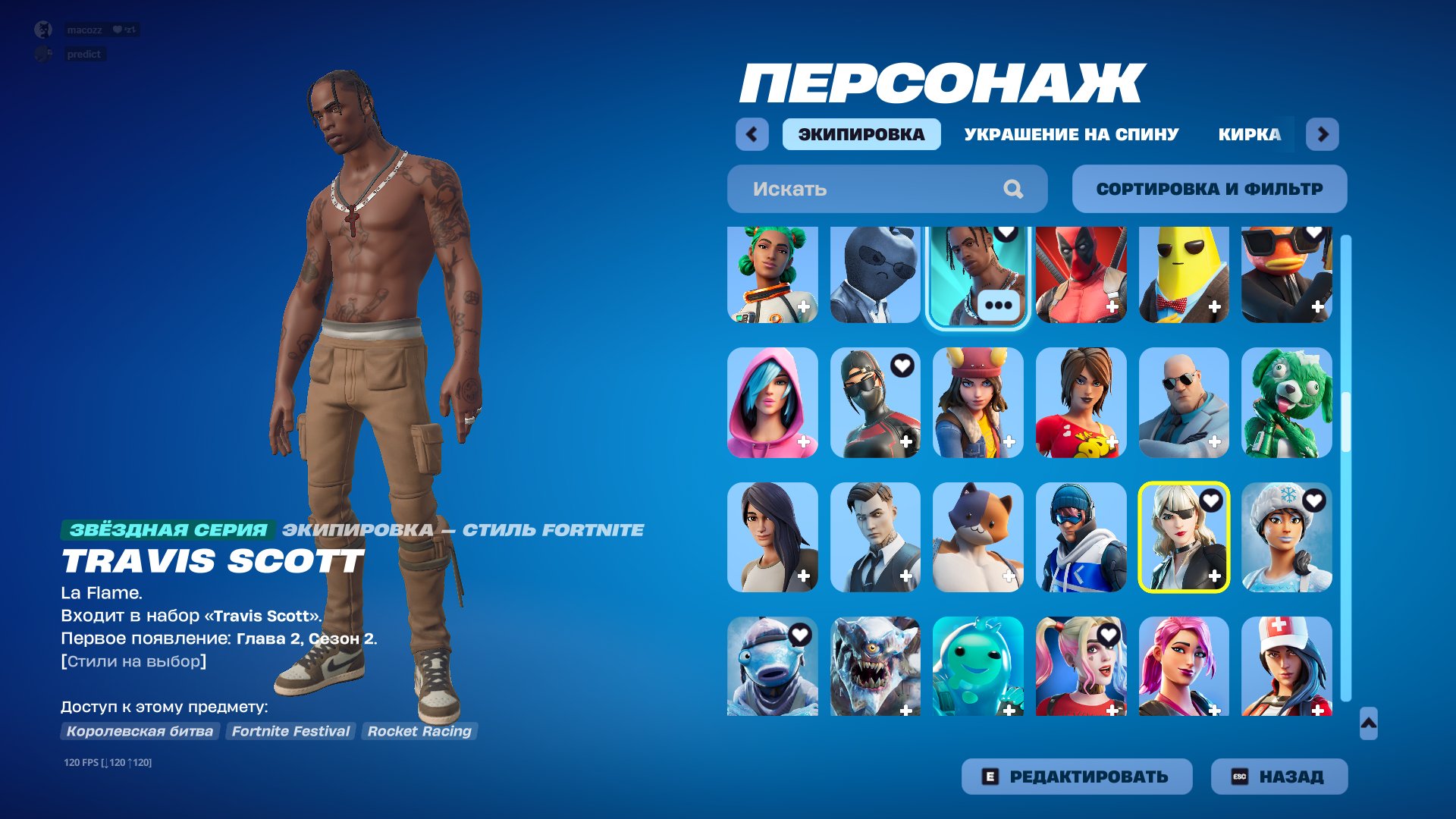Select the Harley Quinn outfit icon

1081,667
